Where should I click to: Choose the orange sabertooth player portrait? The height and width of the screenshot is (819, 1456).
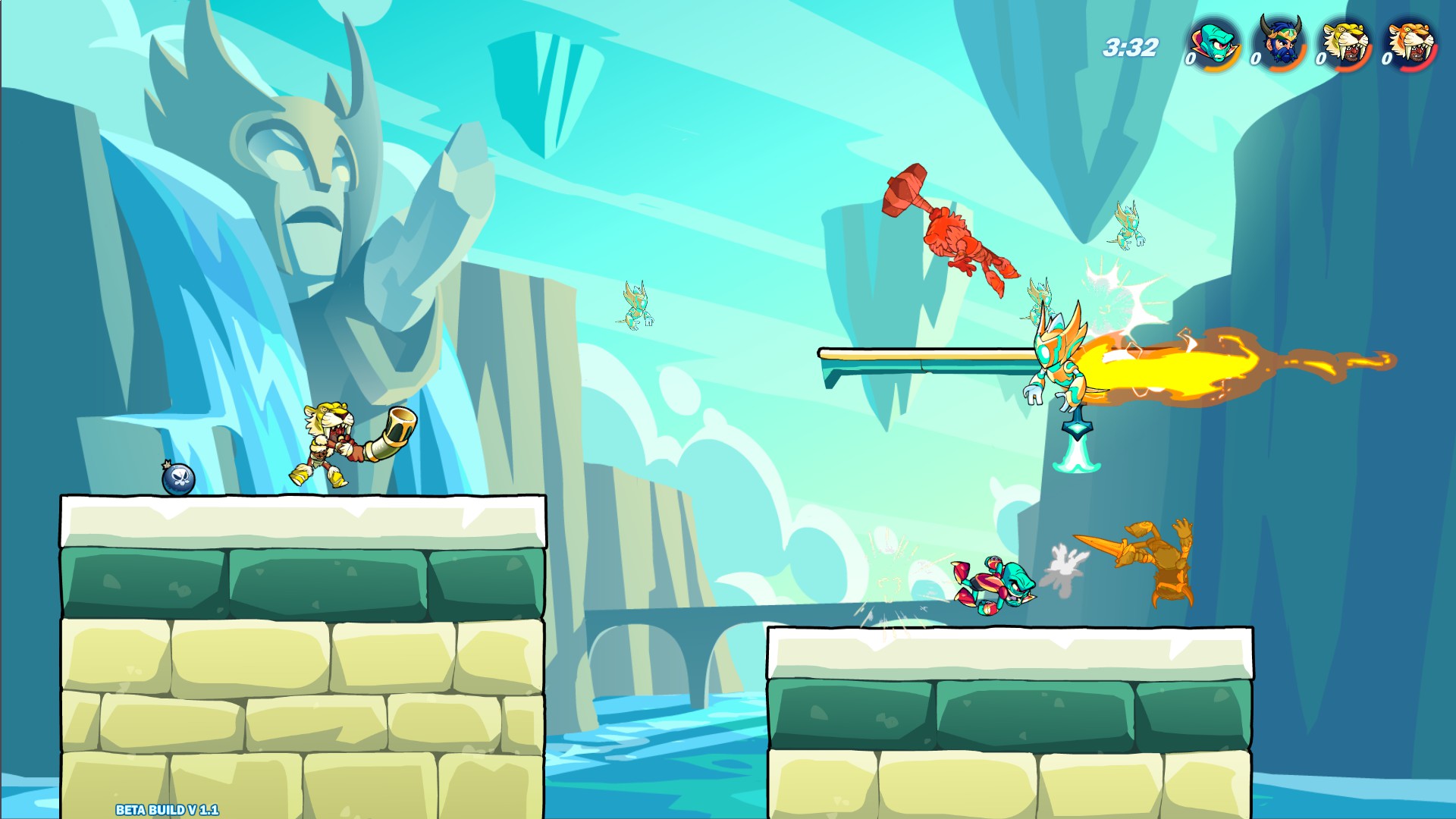point(1411,43)
